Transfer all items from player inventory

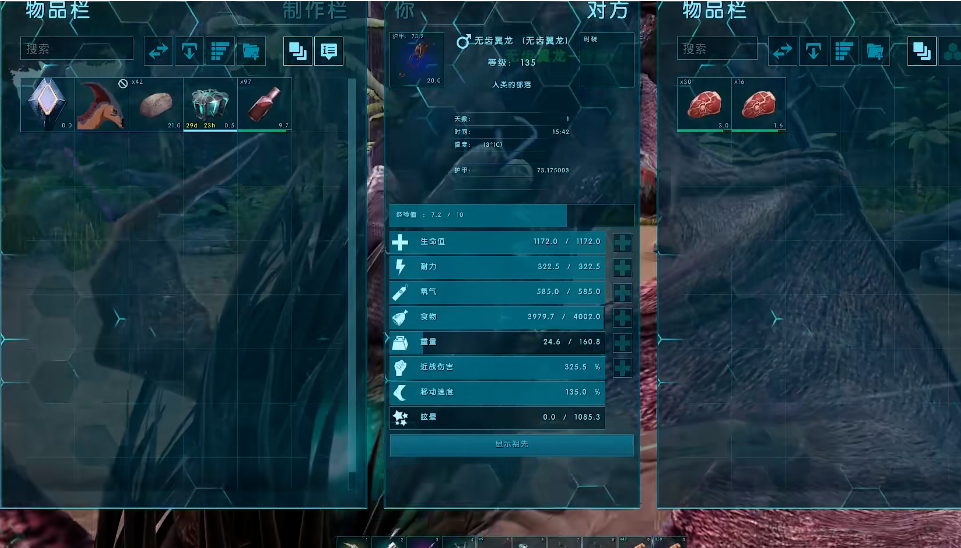point(159,50)
